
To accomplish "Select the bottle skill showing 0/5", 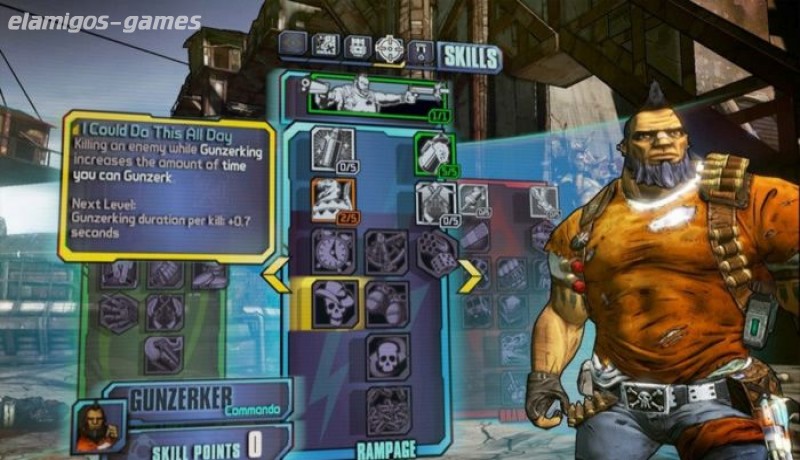I will coord(332,148).
